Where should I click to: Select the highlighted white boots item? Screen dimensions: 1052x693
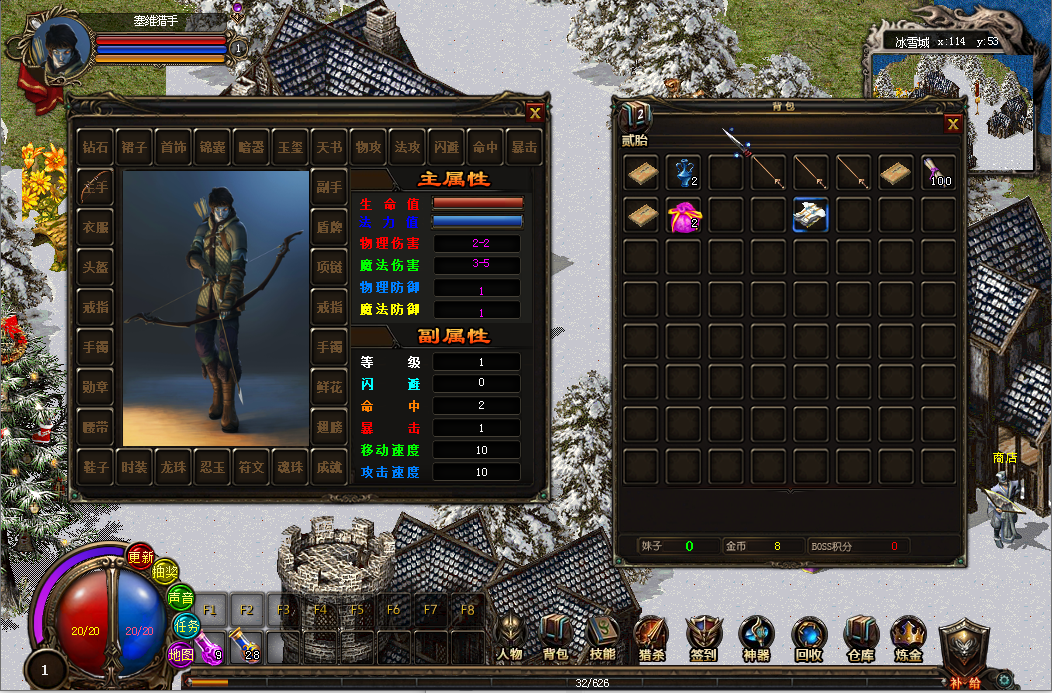pyautogui.click(x=811, y=215)
